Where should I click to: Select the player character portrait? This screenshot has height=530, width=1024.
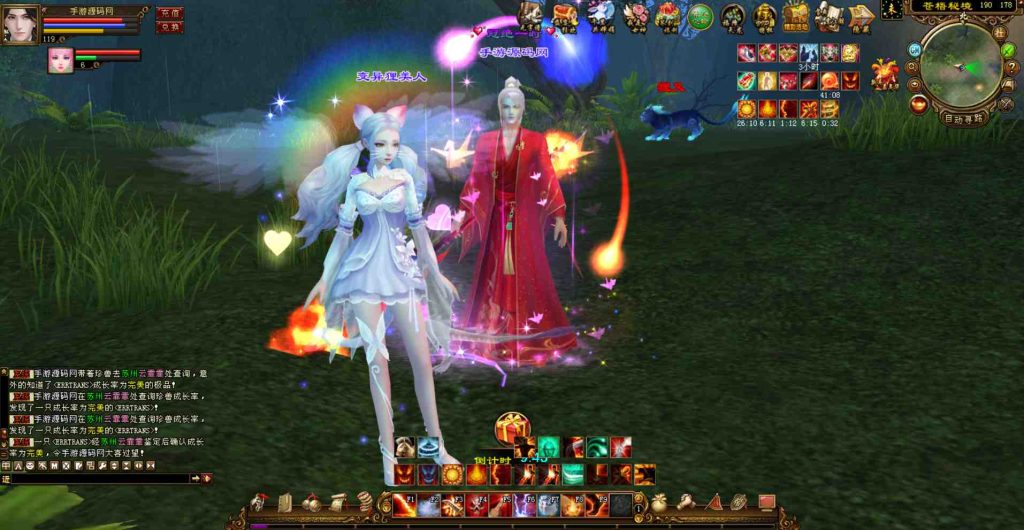tap(20, 23)
